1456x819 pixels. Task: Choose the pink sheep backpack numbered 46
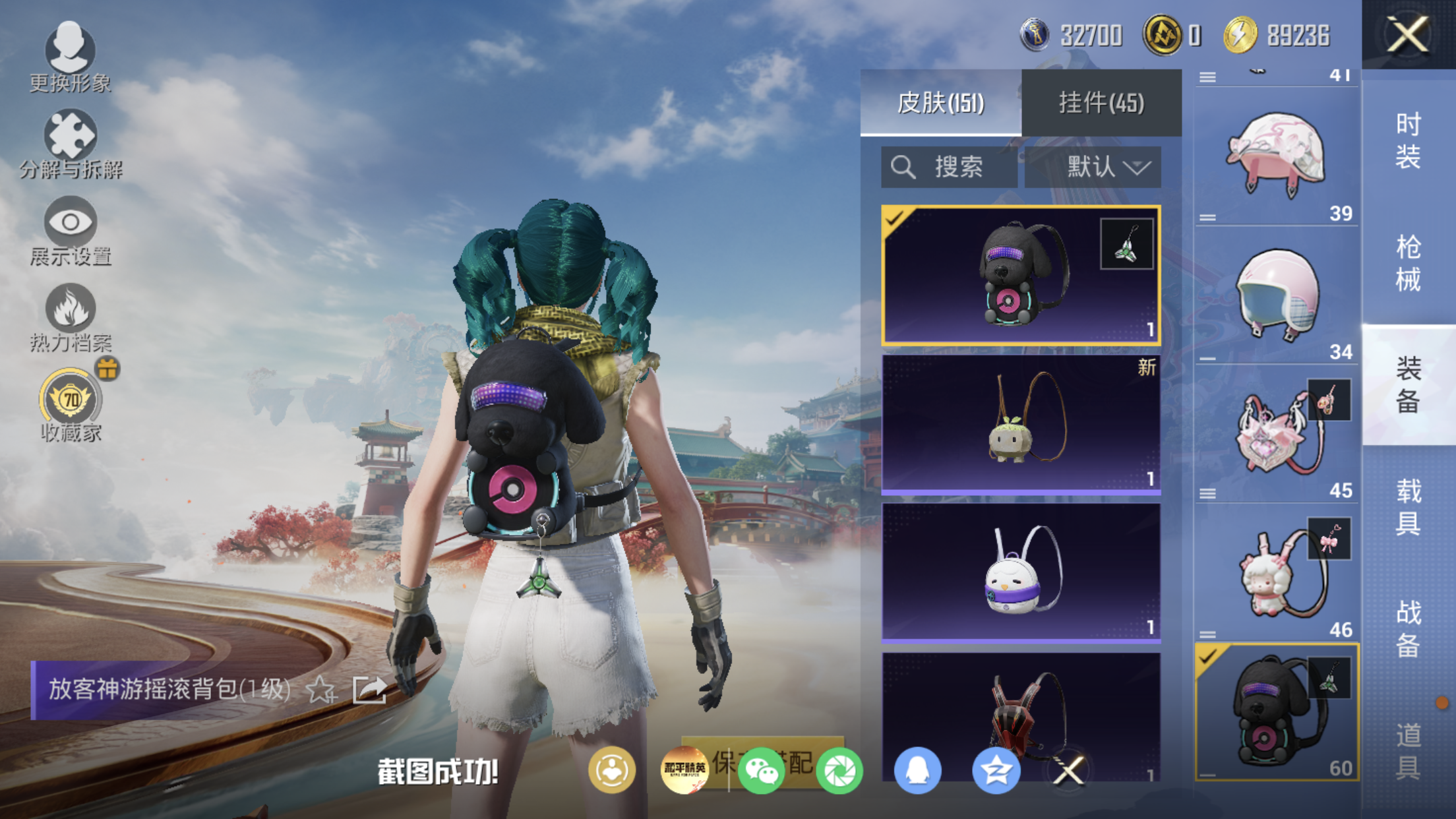1277,574
